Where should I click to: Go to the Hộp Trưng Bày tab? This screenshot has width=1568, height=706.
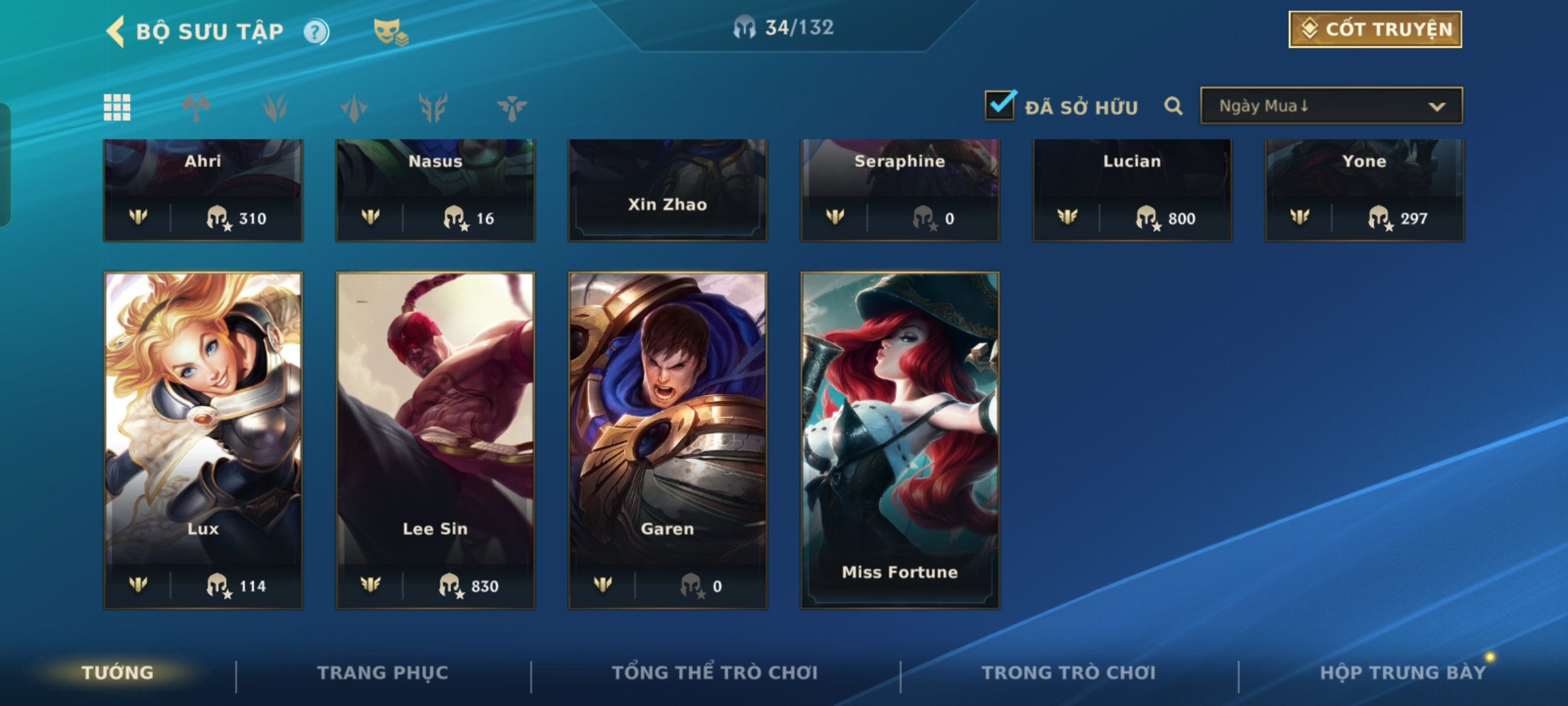(x=1402, y=673)
